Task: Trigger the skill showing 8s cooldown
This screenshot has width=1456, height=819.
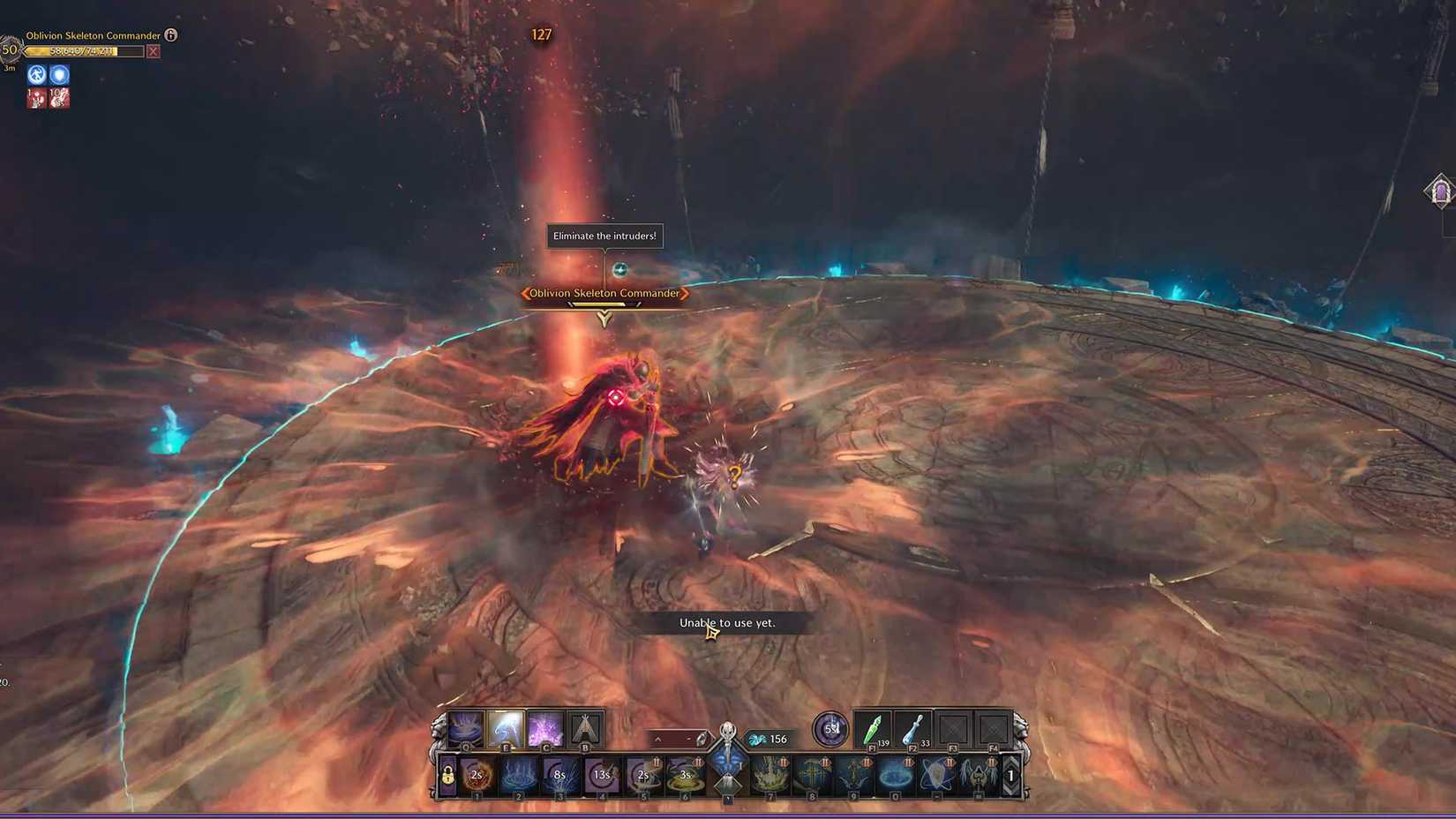Action: [x=559, y=775]
